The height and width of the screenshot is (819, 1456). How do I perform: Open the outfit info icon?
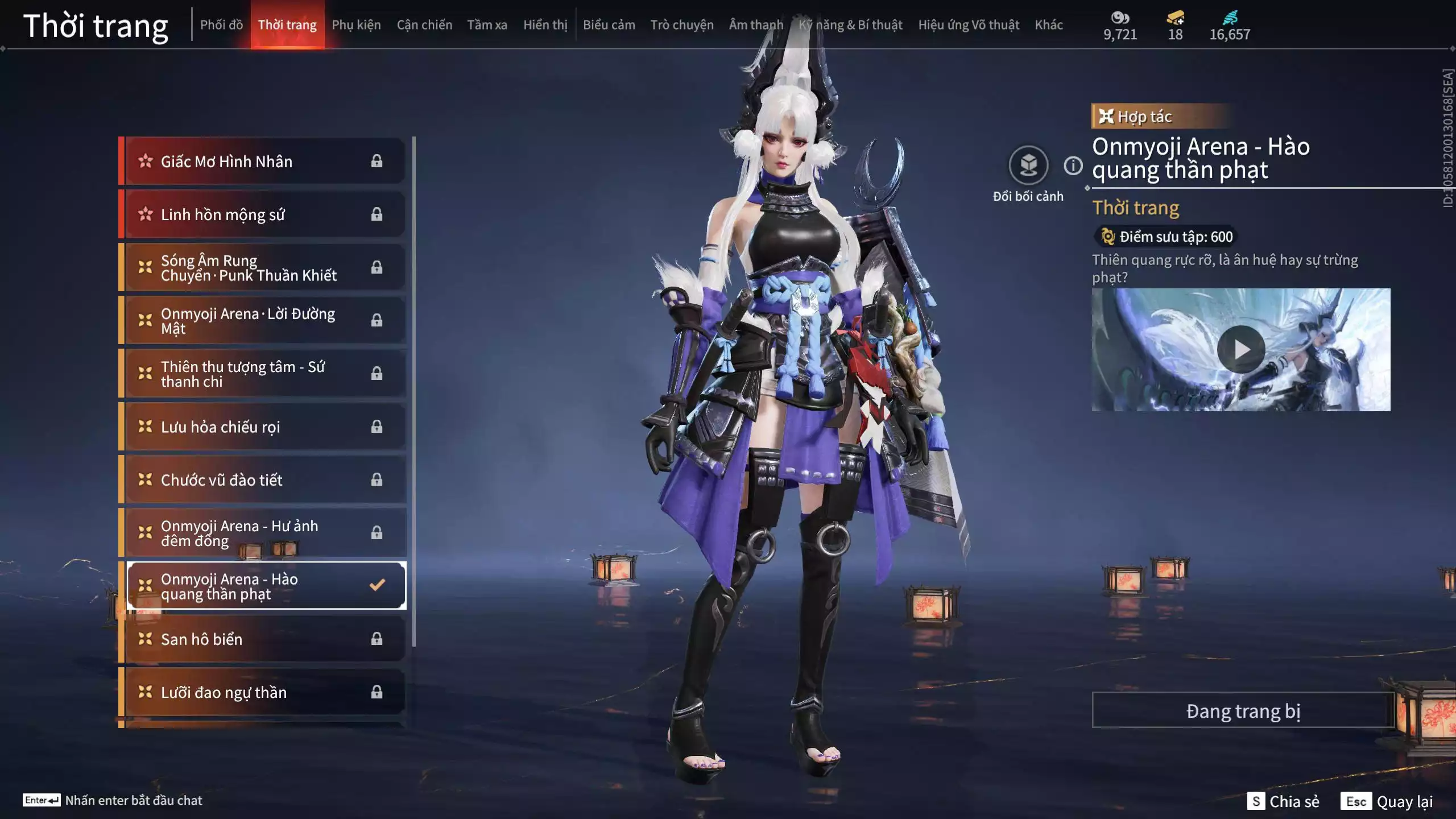click(x=1073, y=166)
